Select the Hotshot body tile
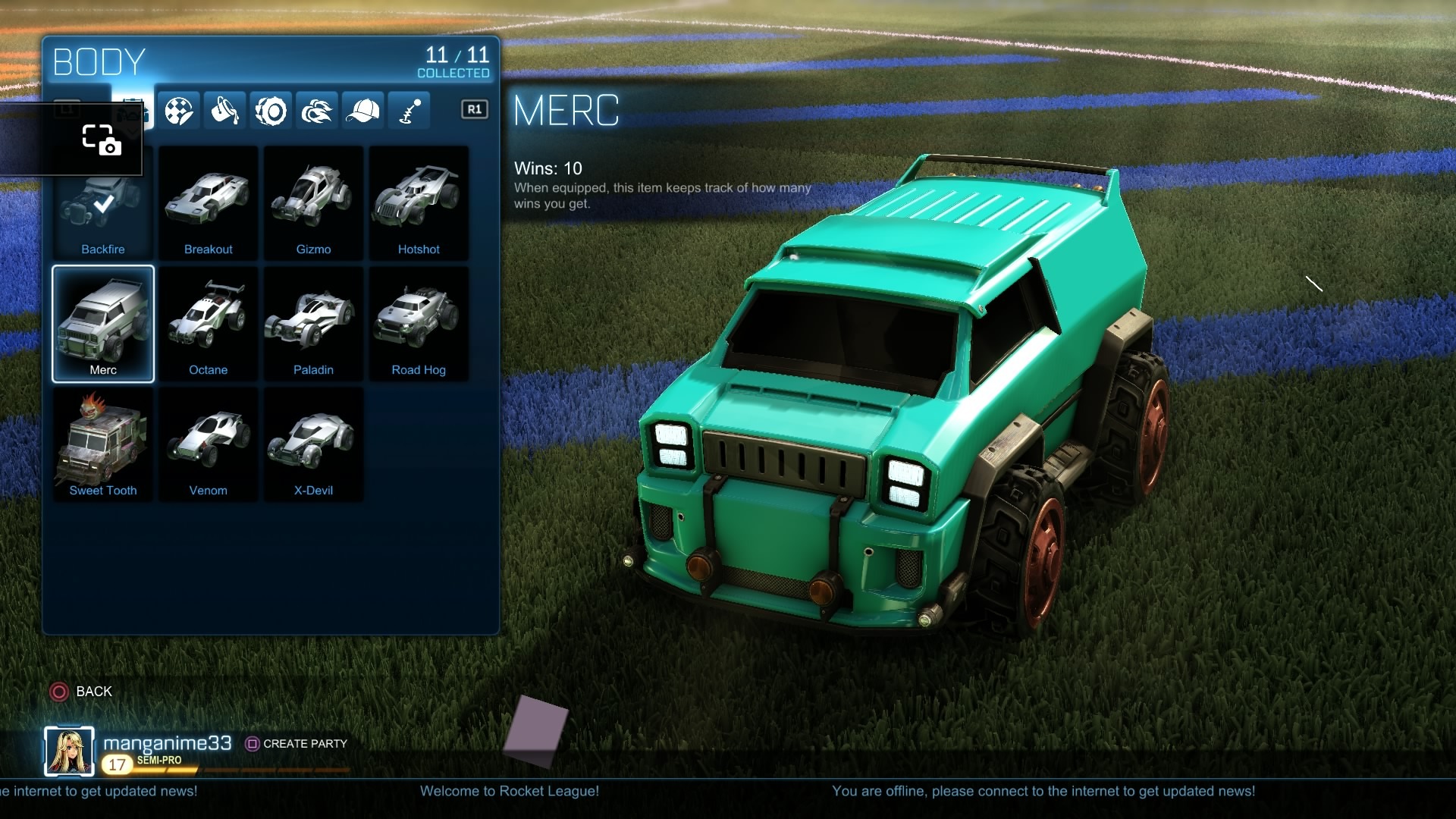This screenshot has height=819, width=1456. [x=419, y=205]
